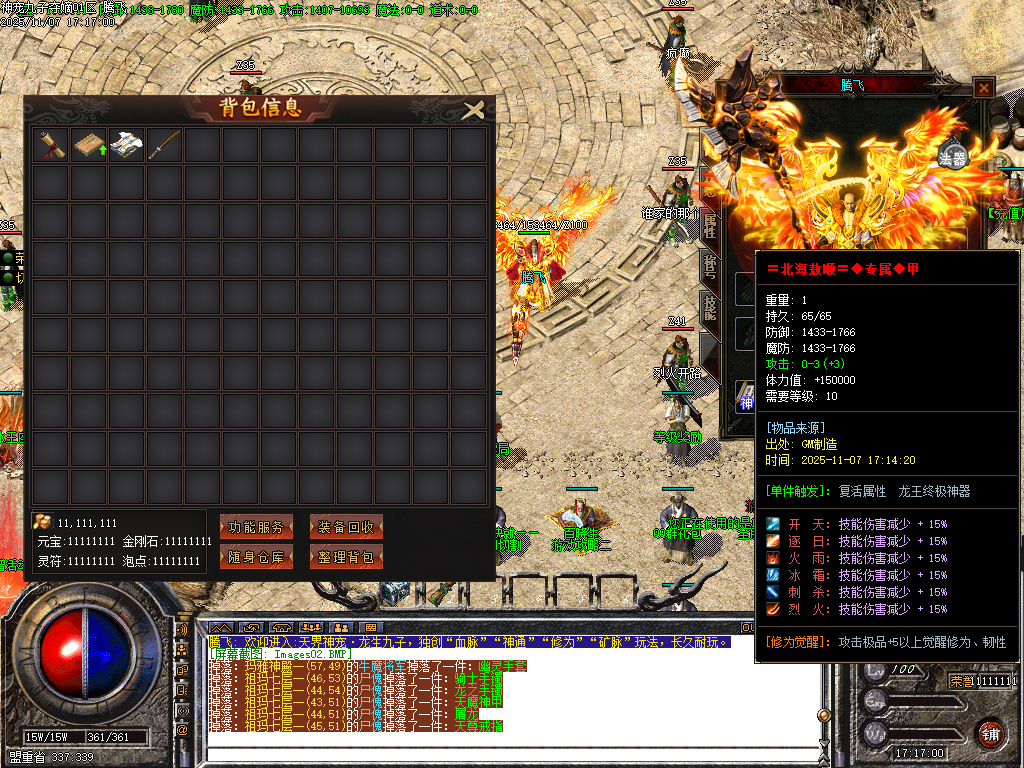
Task: Click the 神 equipment slot icon
Action: (745, 400)
